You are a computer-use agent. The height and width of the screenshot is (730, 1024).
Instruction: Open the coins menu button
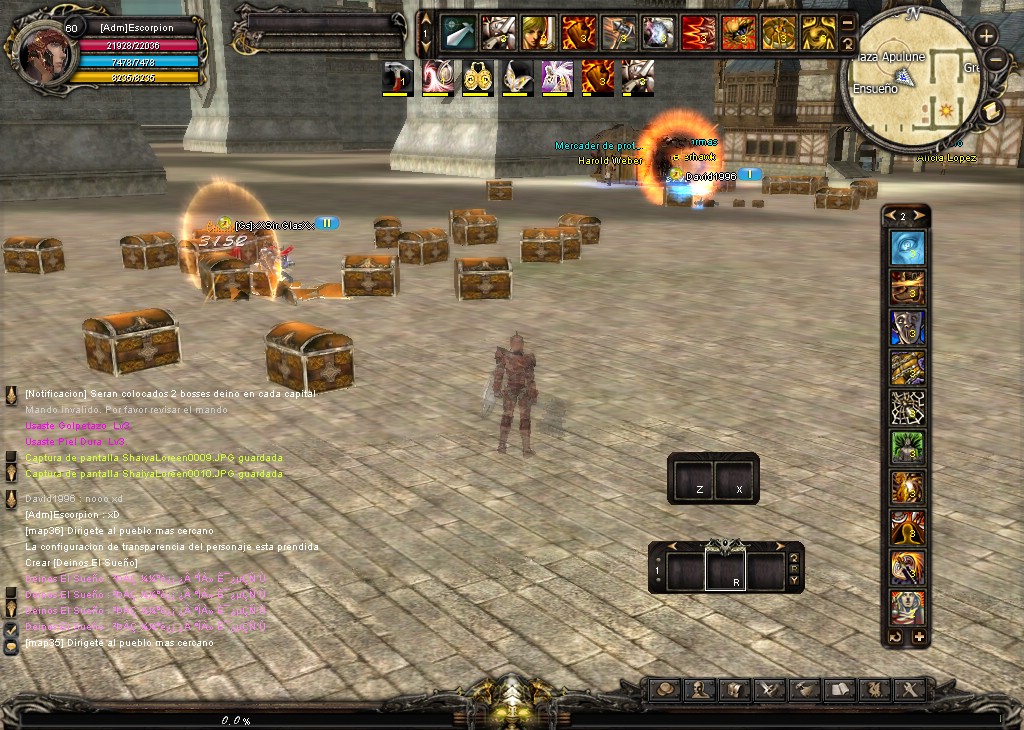(666, 689)
